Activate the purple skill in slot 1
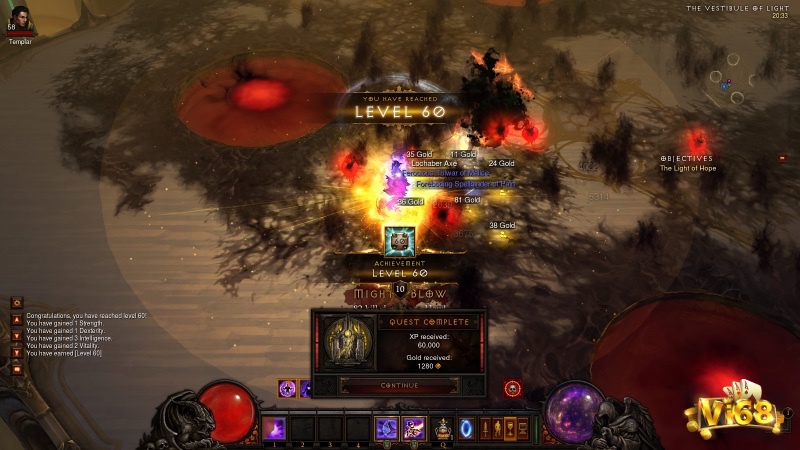 click(x=274, y=428)
